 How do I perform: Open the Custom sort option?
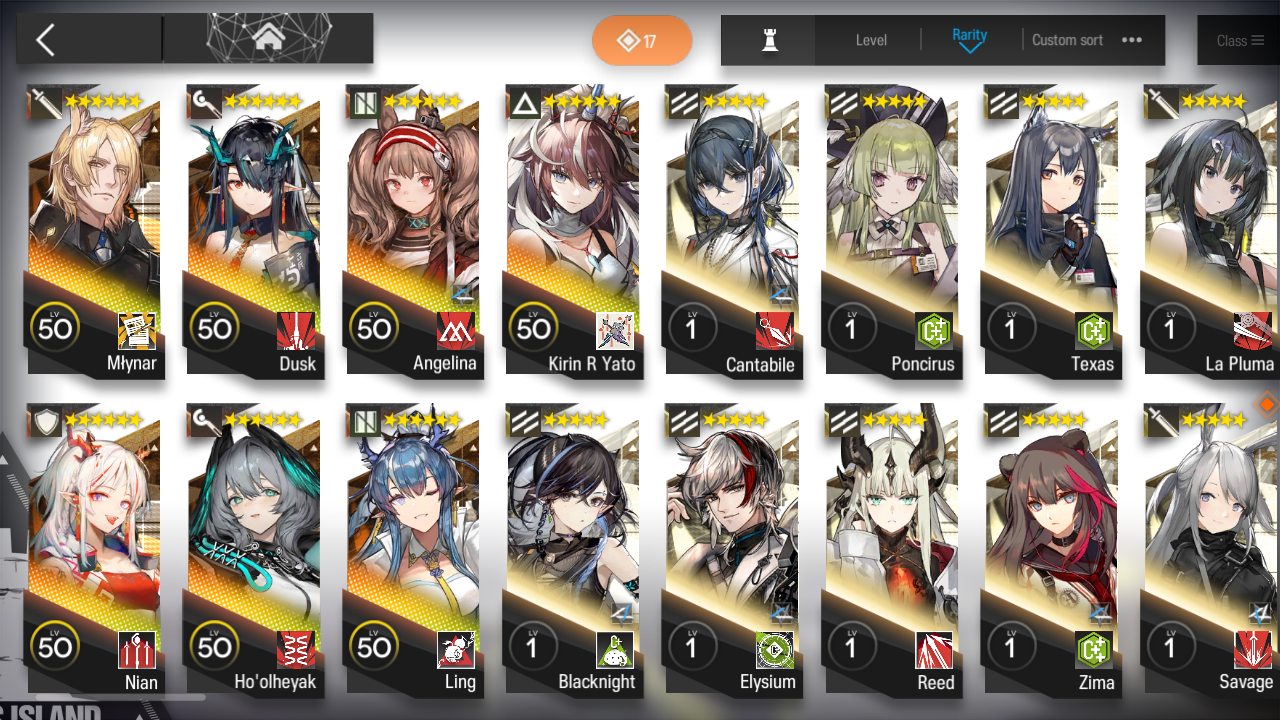(x=1067, y=40)
